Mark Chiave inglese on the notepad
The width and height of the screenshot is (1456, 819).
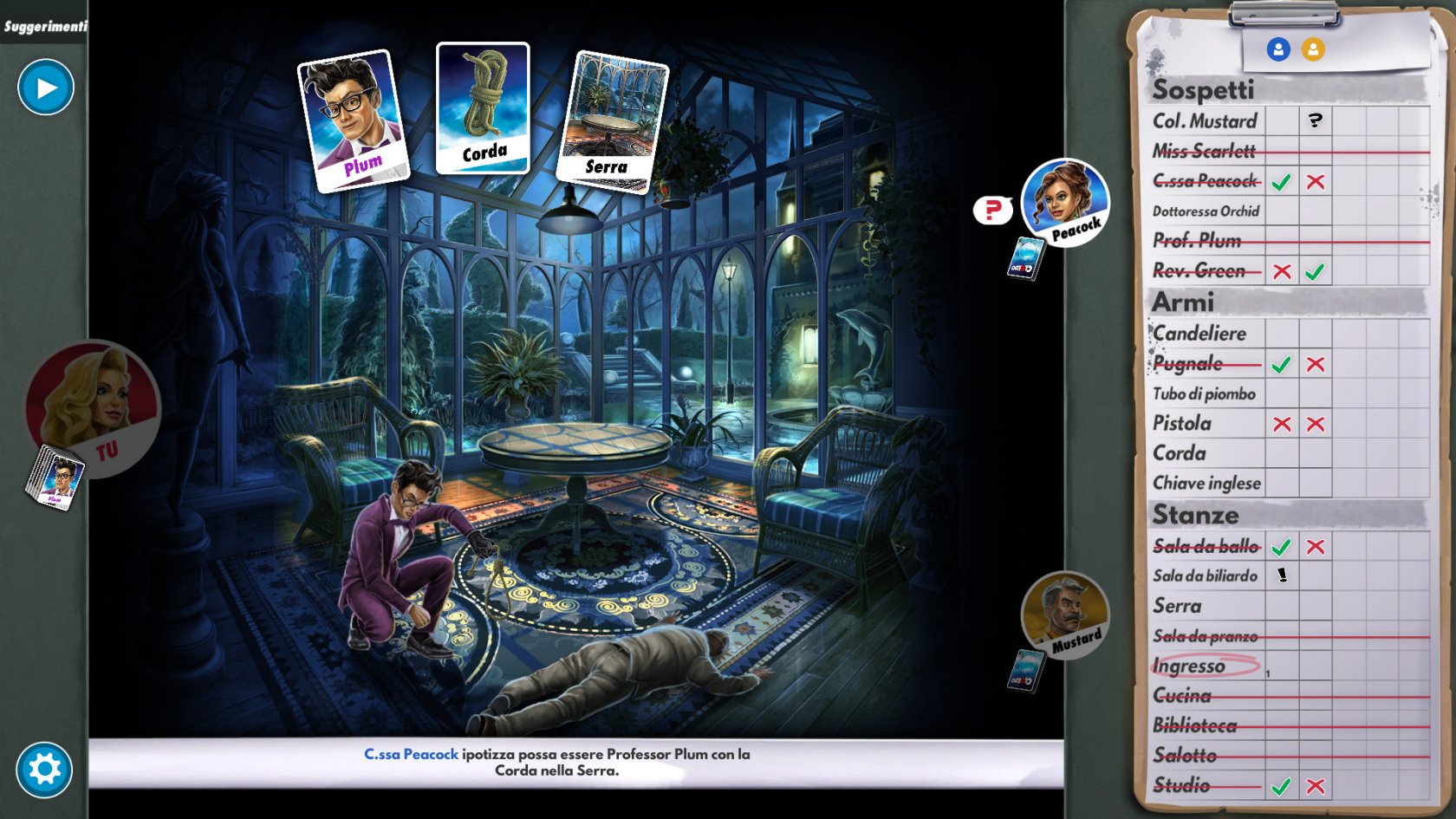point(1206,484)
